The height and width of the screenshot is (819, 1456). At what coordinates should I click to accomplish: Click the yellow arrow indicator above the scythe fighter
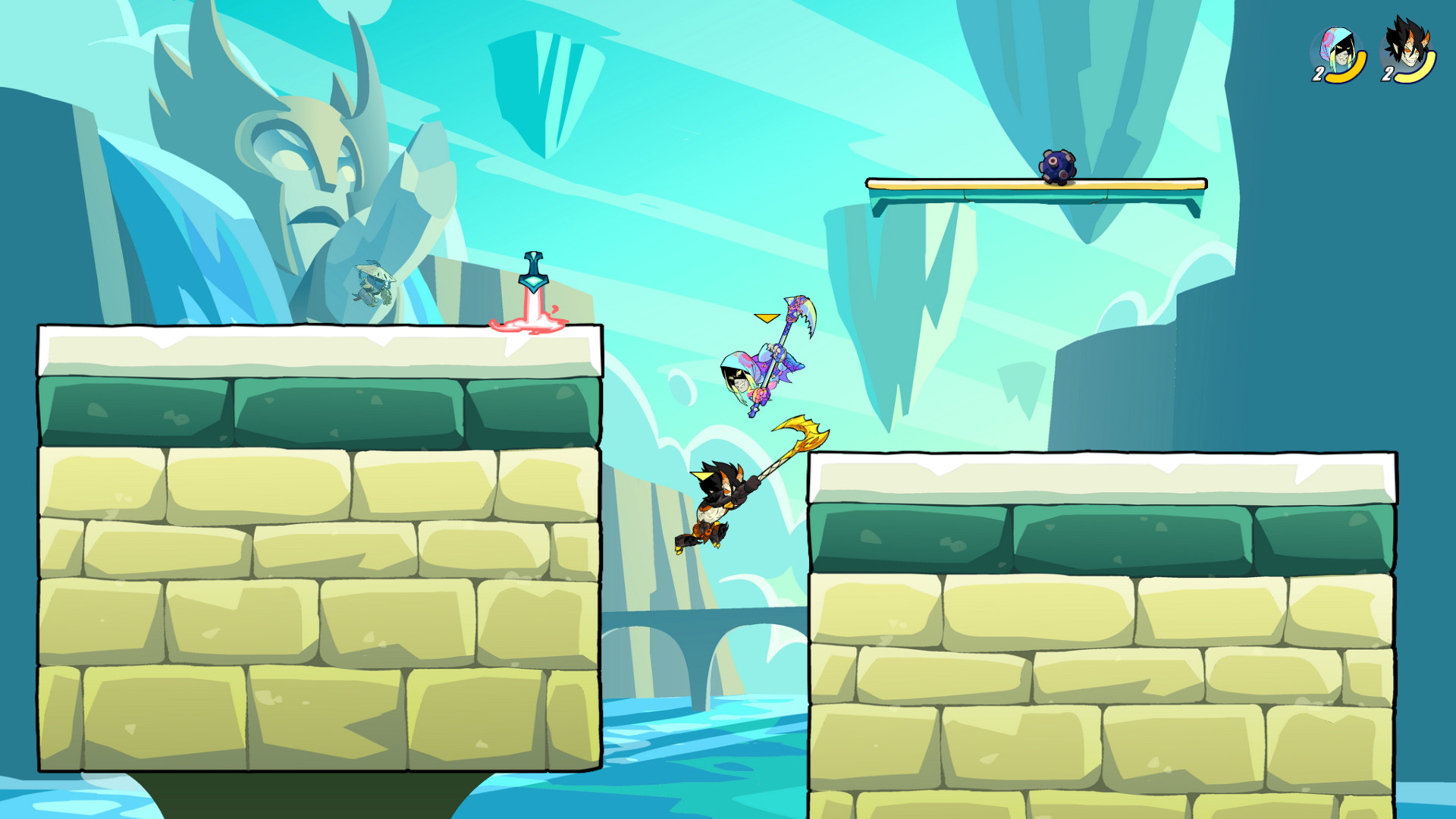766,318
